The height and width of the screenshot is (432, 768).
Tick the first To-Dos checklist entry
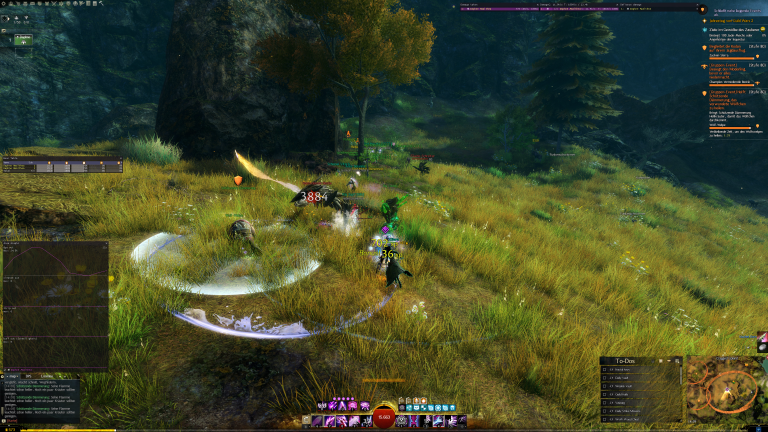[605, 370]
